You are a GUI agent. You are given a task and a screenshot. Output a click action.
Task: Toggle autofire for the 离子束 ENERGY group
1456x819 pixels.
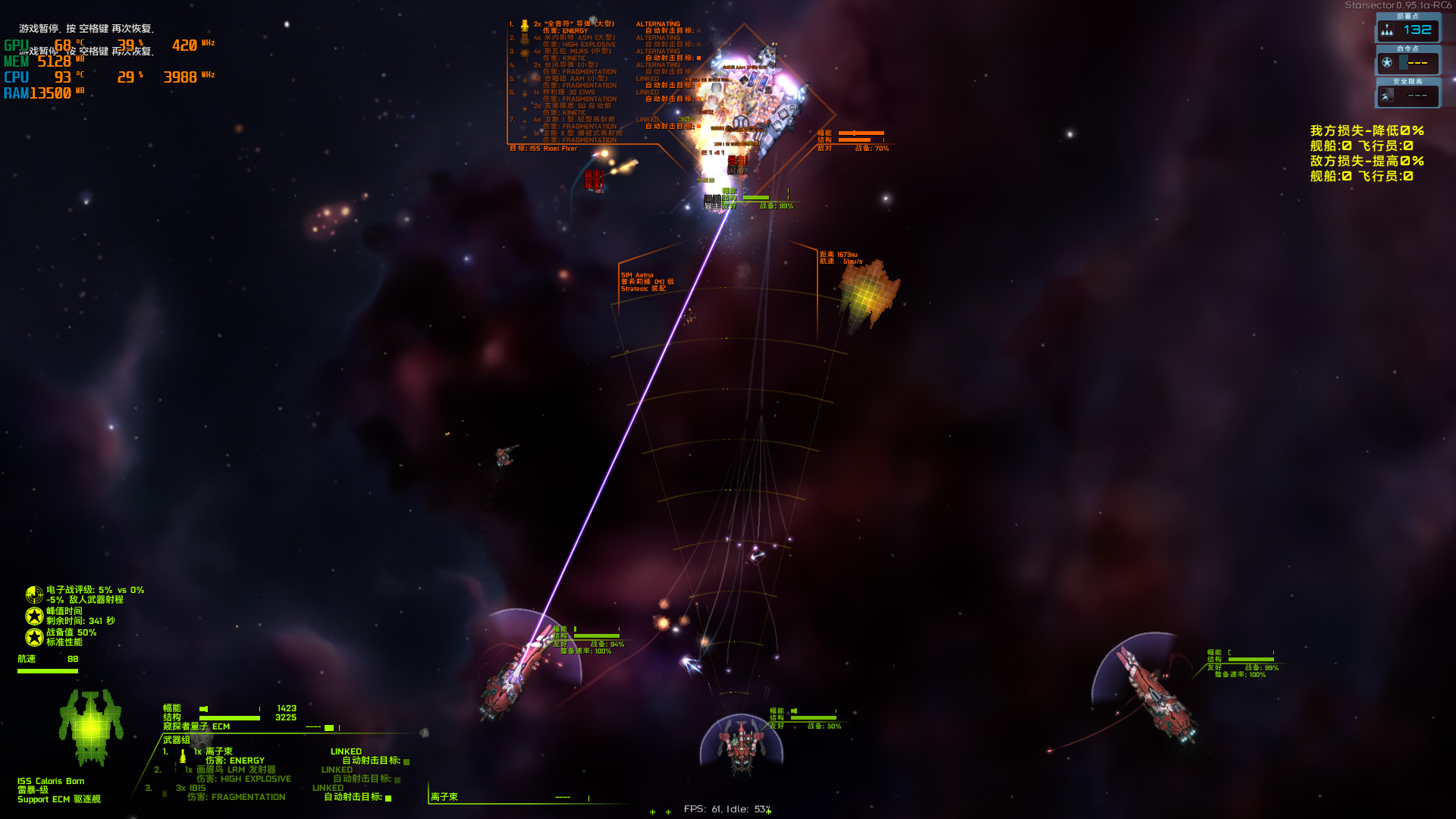[x=406, y=761]
